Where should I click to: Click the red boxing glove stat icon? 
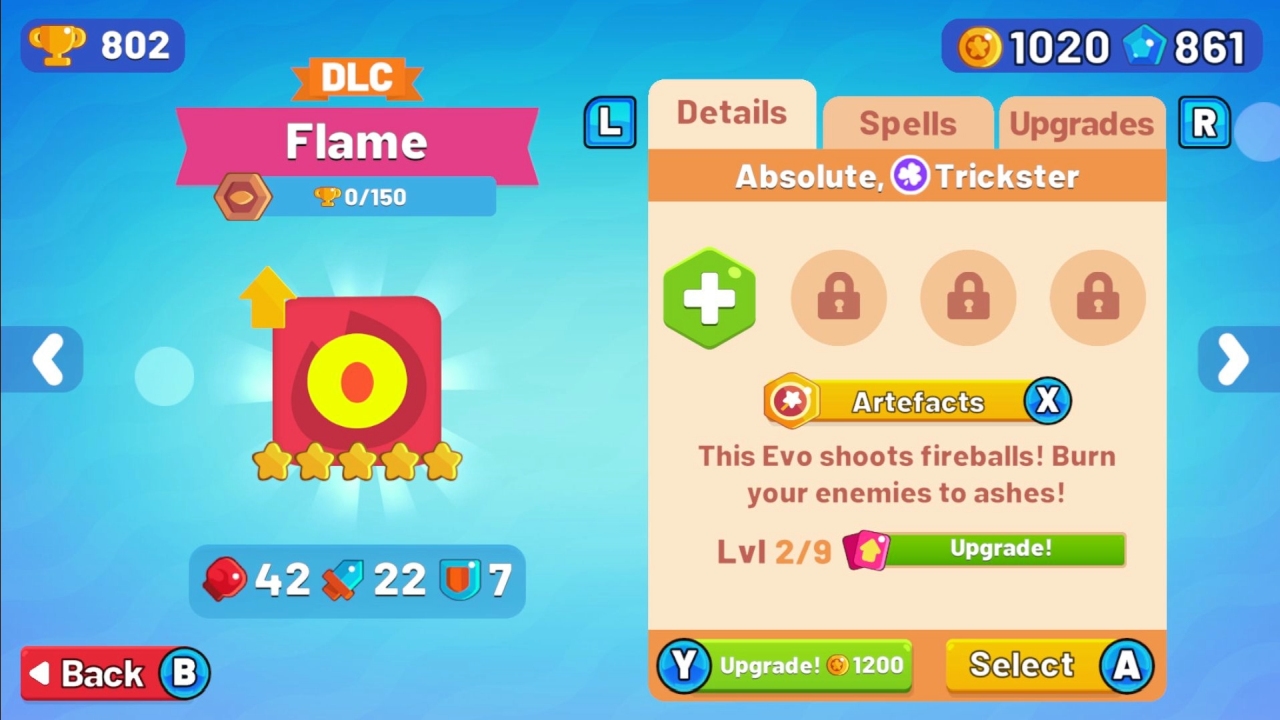pyautogui.click(x=224, y=579)
